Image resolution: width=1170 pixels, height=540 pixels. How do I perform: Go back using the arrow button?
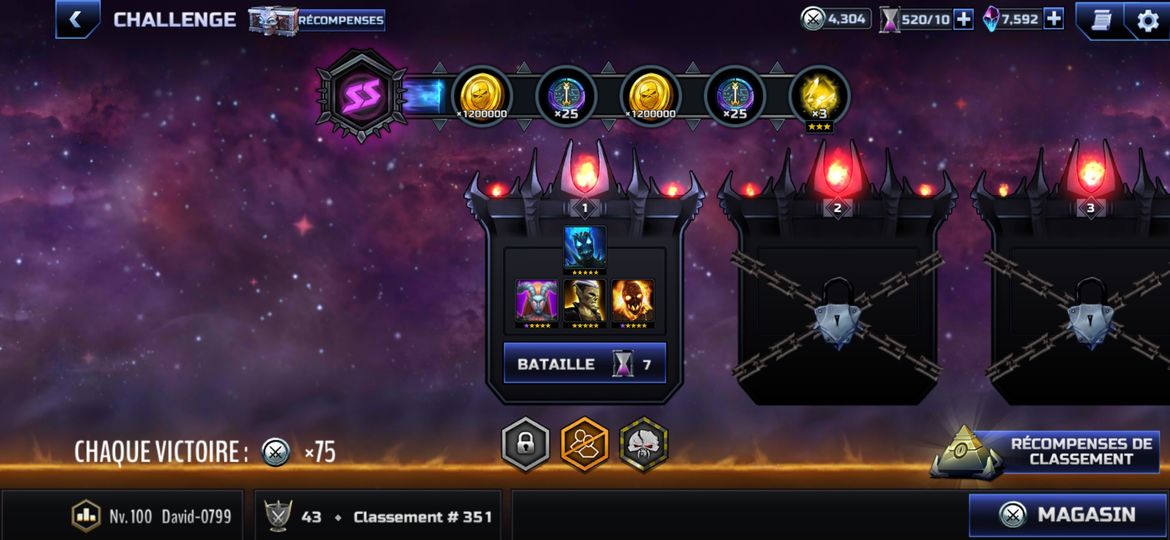coord(76,19)
